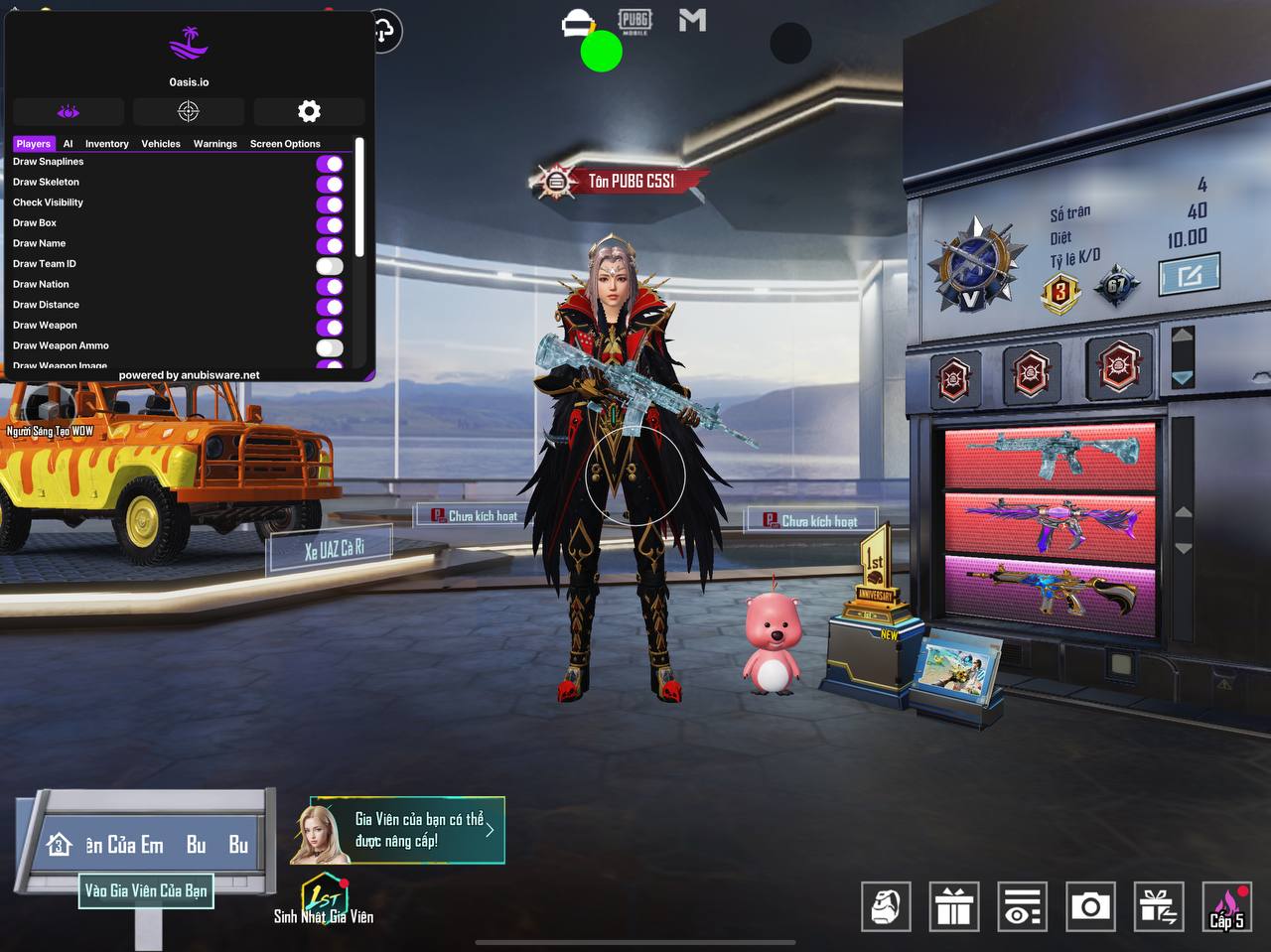Open the gift exchange icon
This screenshot has width=1271, height=952.
tap(1159, 906)
